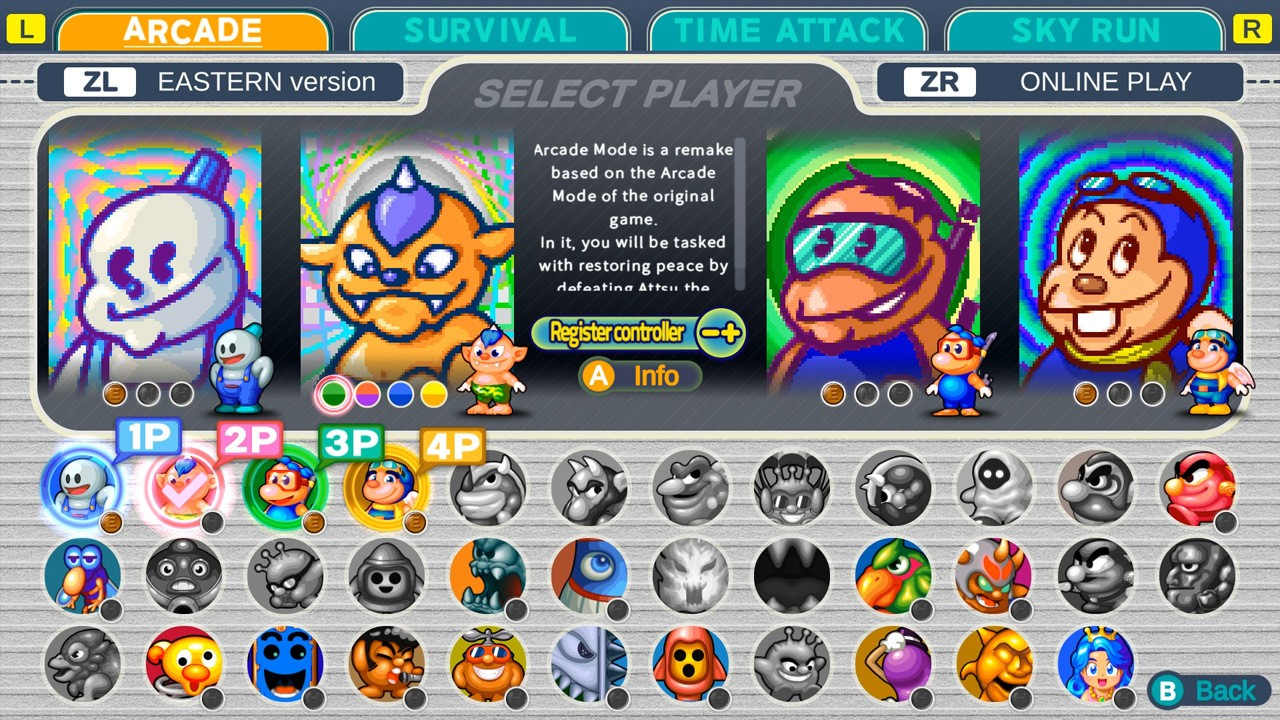
Task: Select the yellow bird with orange beak icon
Action: [184, 663]
